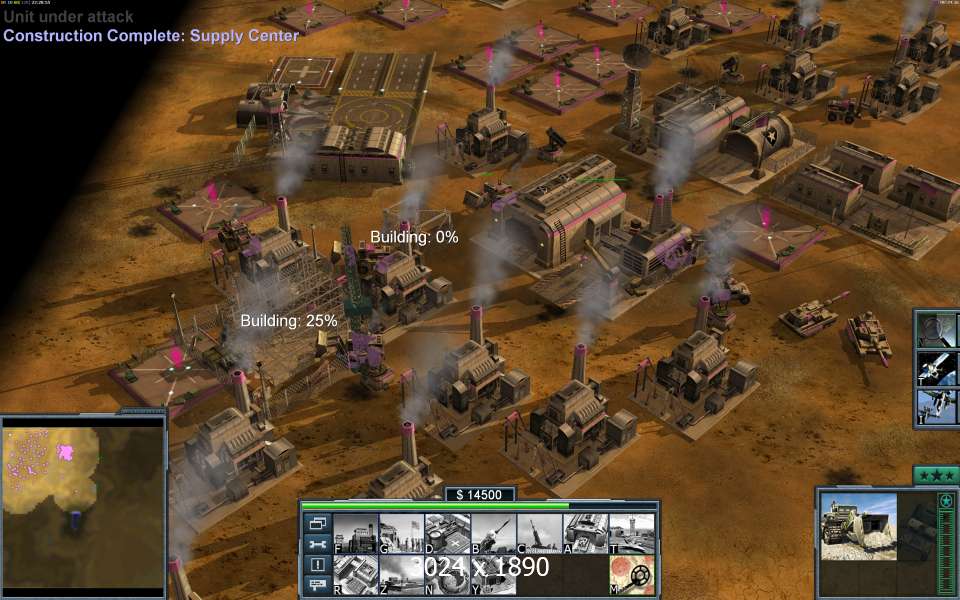
Task: Activate the magnifying glass general power
Action: pos(937,330)
